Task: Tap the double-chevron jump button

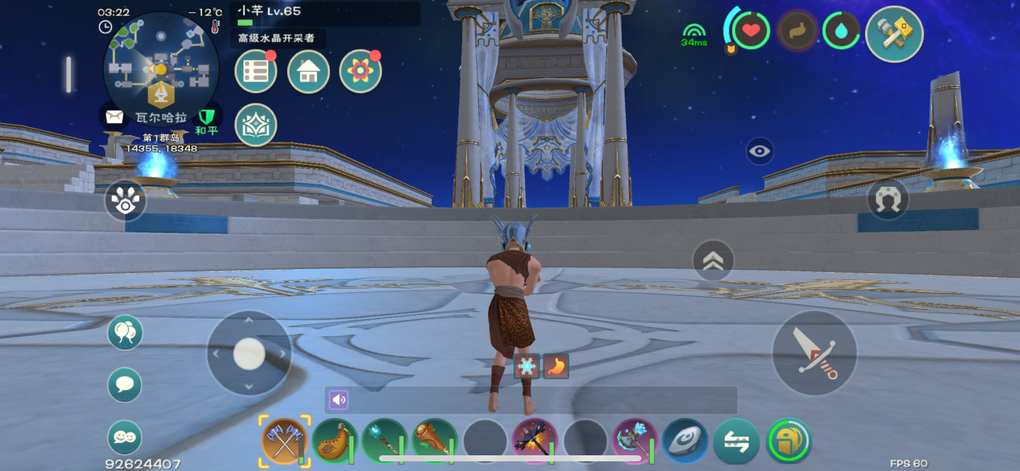Action: pos(713,261)
